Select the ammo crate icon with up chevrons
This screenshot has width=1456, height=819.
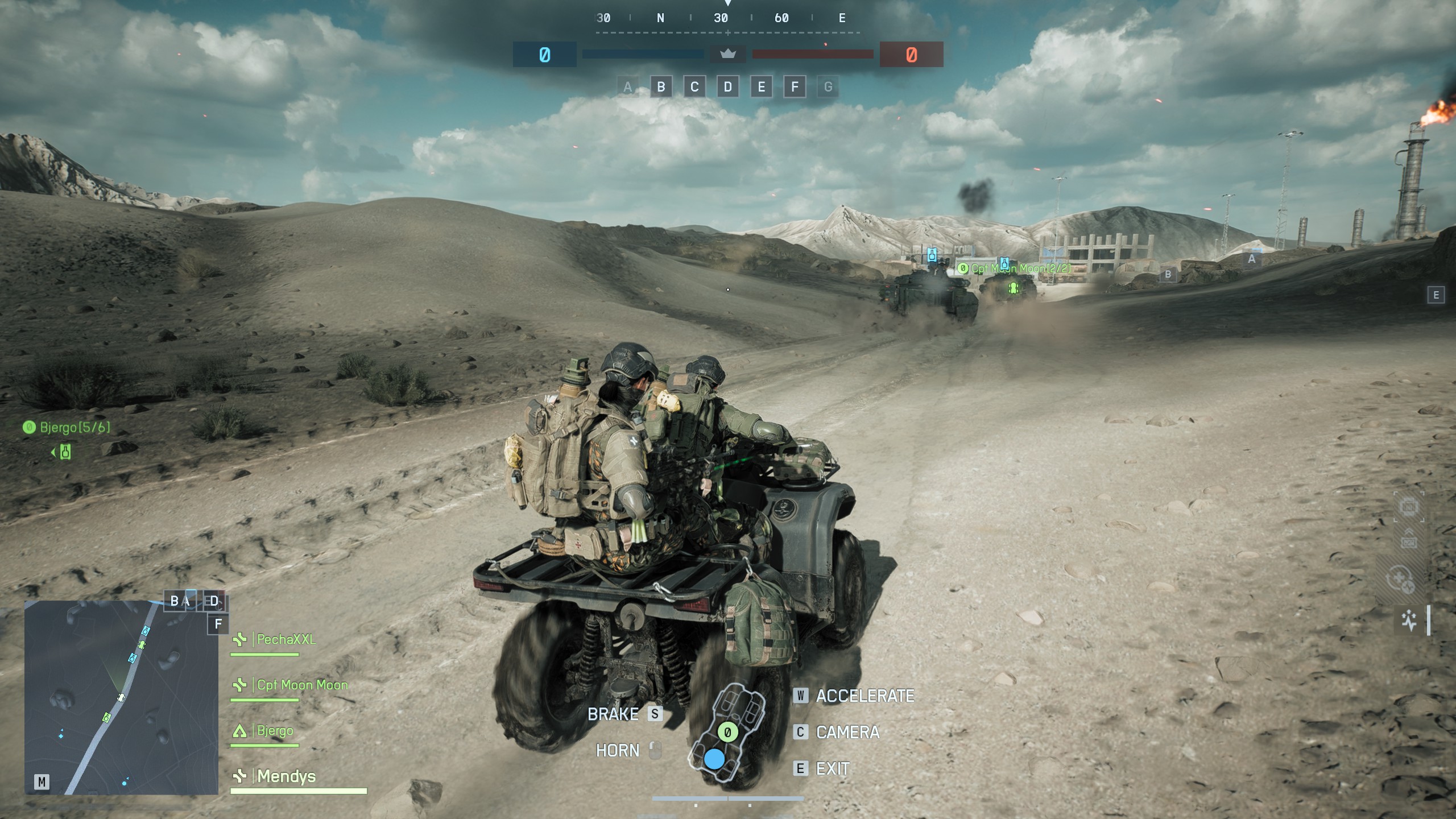pos(1409,539)
